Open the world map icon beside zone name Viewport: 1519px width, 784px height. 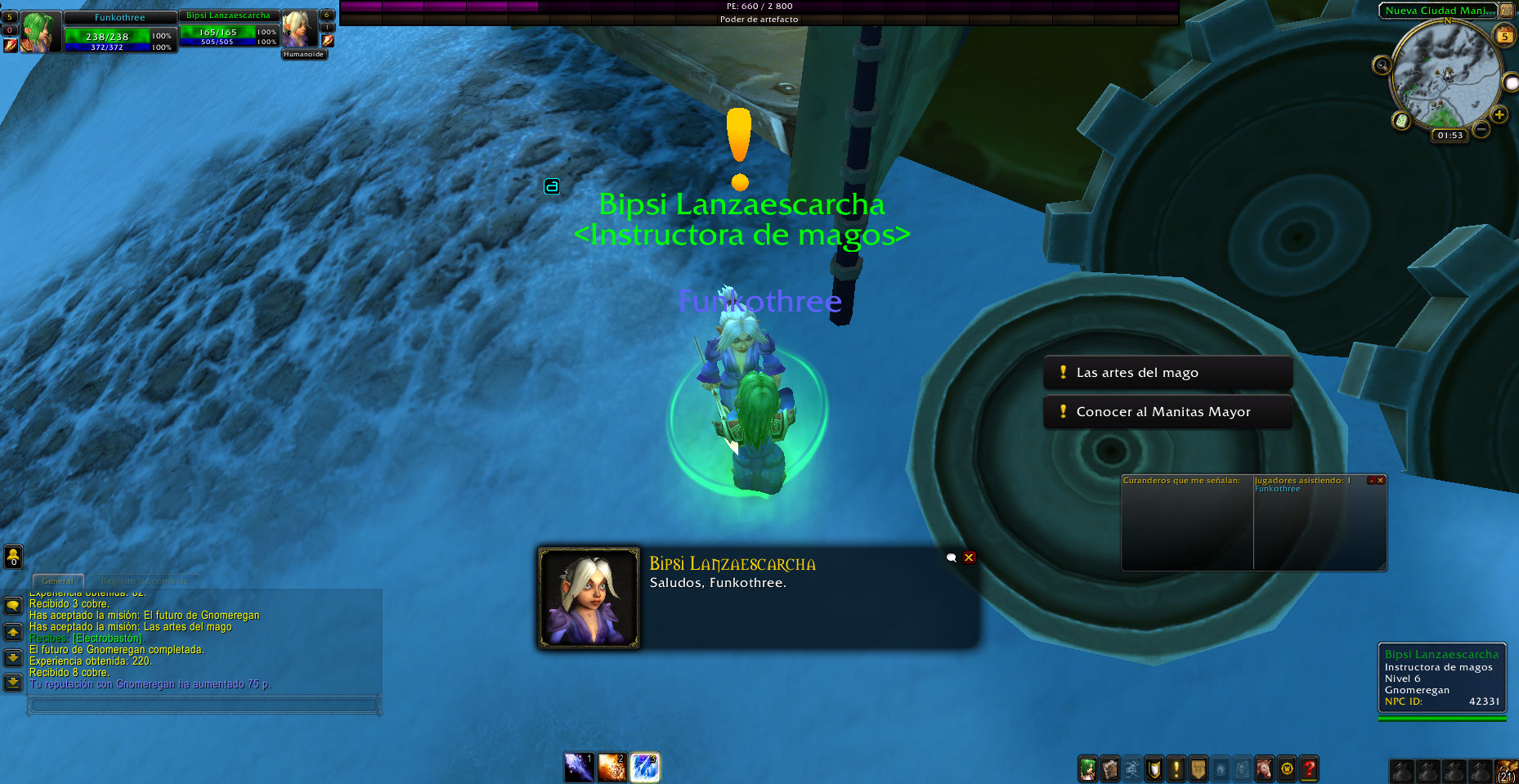coord(1506,11)
